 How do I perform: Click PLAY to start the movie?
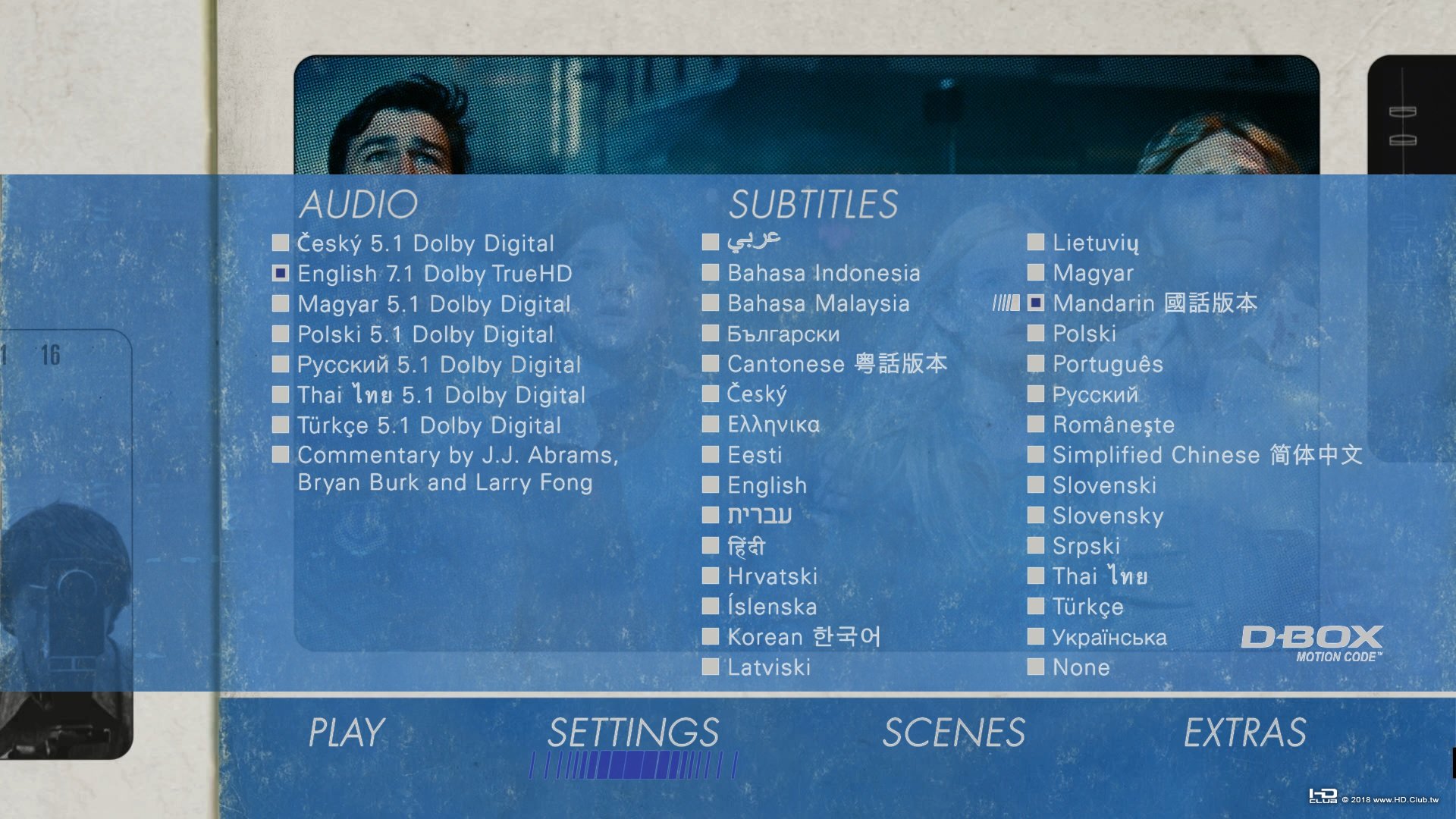344,733
